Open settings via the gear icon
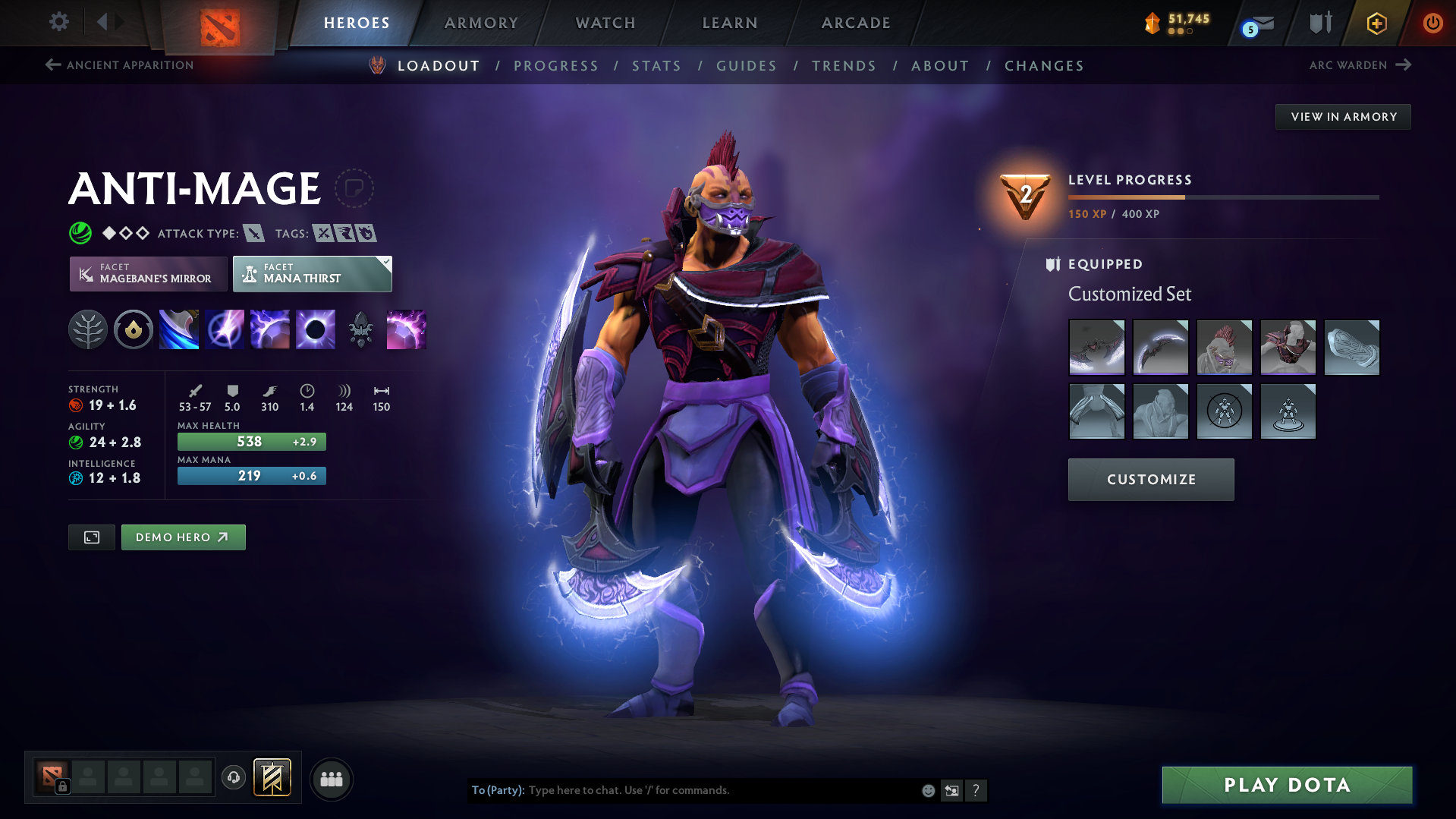The width and height of the screenshot is (1456, 819). (59, 22)
